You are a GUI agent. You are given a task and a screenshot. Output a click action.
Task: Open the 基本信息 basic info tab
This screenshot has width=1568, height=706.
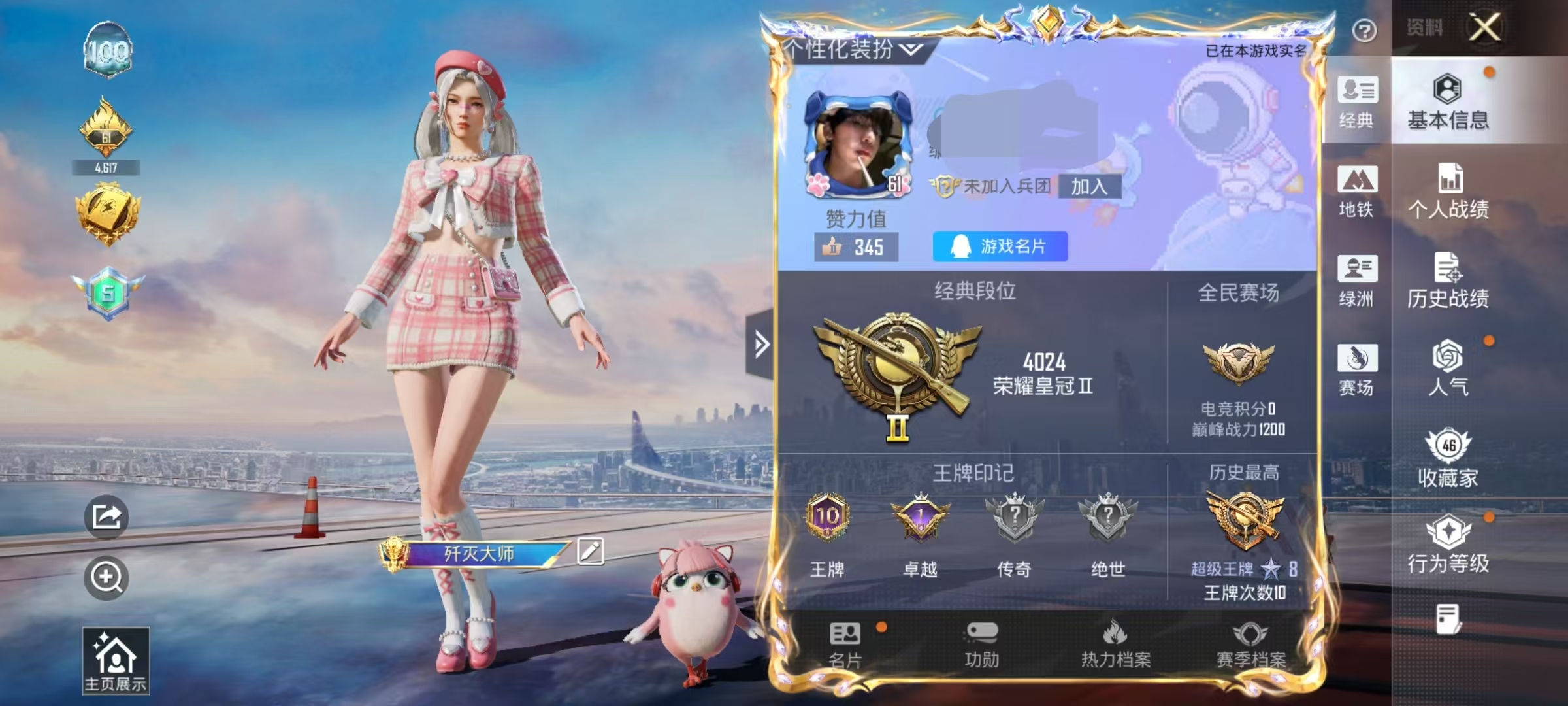pos(1448,102)
